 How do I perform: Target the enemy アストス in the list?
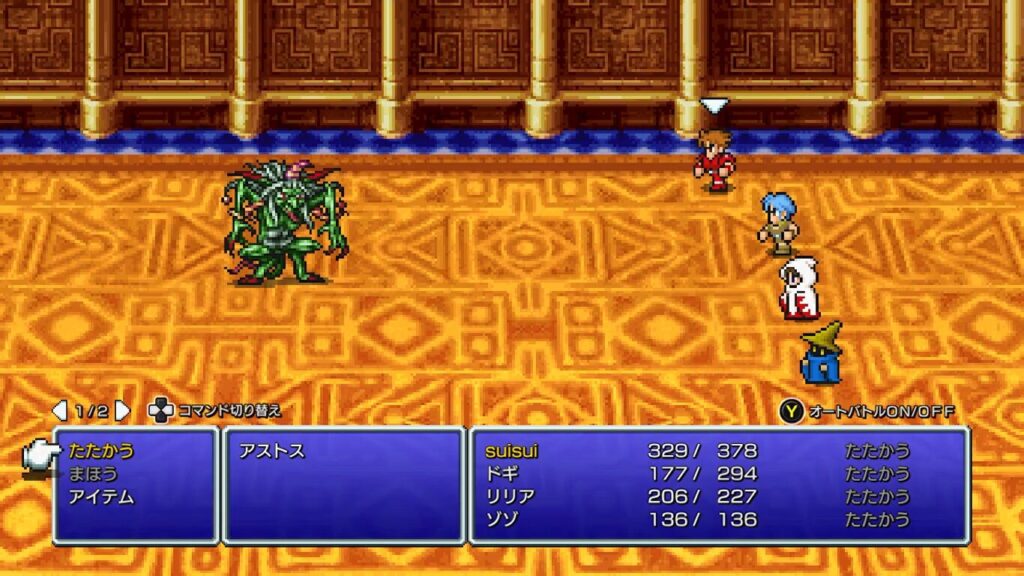272,452
